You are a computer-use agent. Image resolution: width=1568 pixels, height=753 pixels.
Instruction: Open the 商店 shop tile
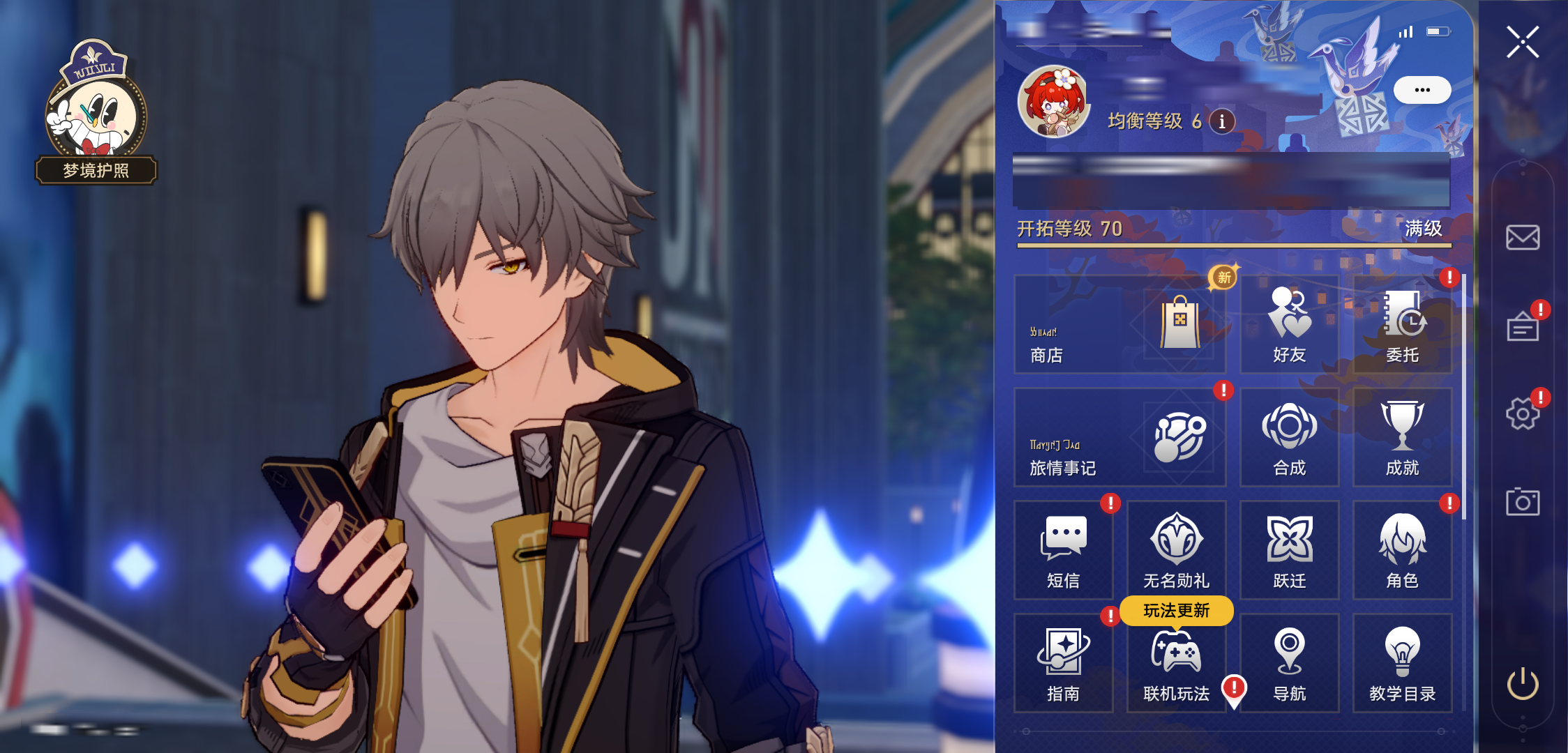(1120, 324)
